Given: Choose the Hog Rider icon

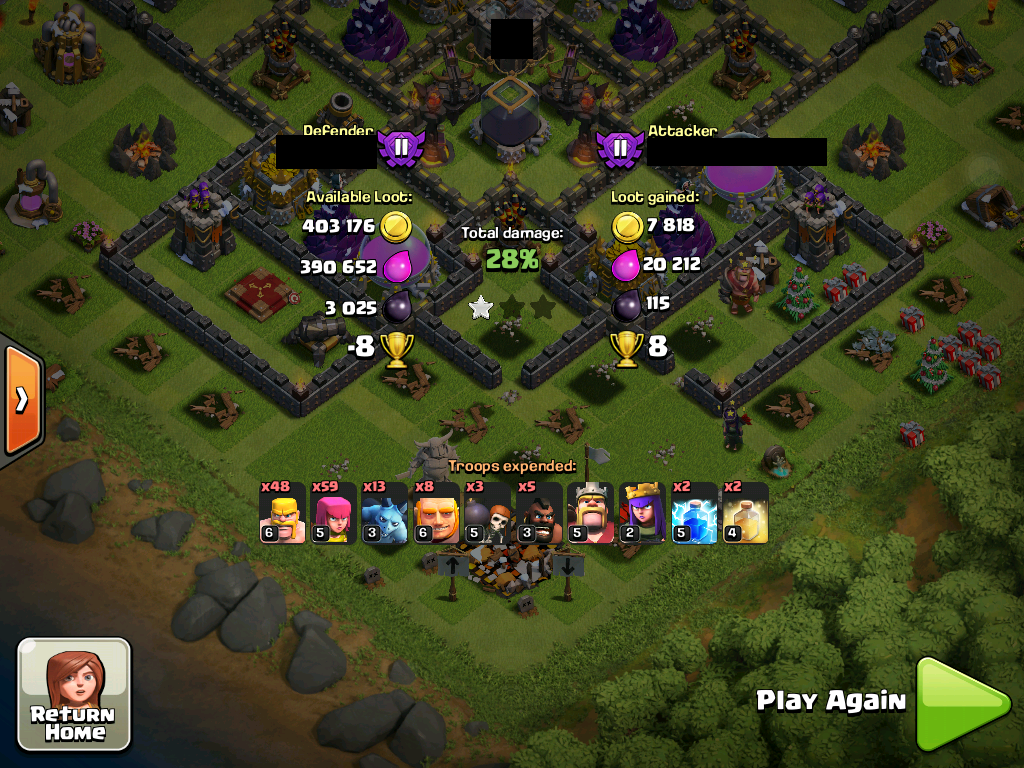Looking at the screenshot, I should 540,513.
